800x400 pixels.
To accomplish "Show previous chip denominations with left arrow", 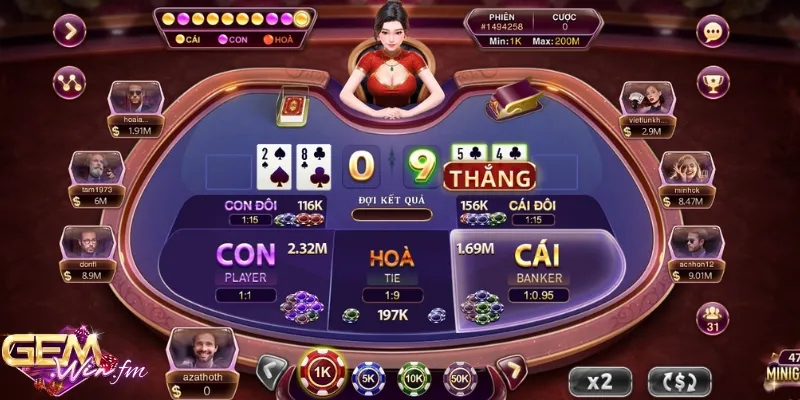I will tap(271, 373).
